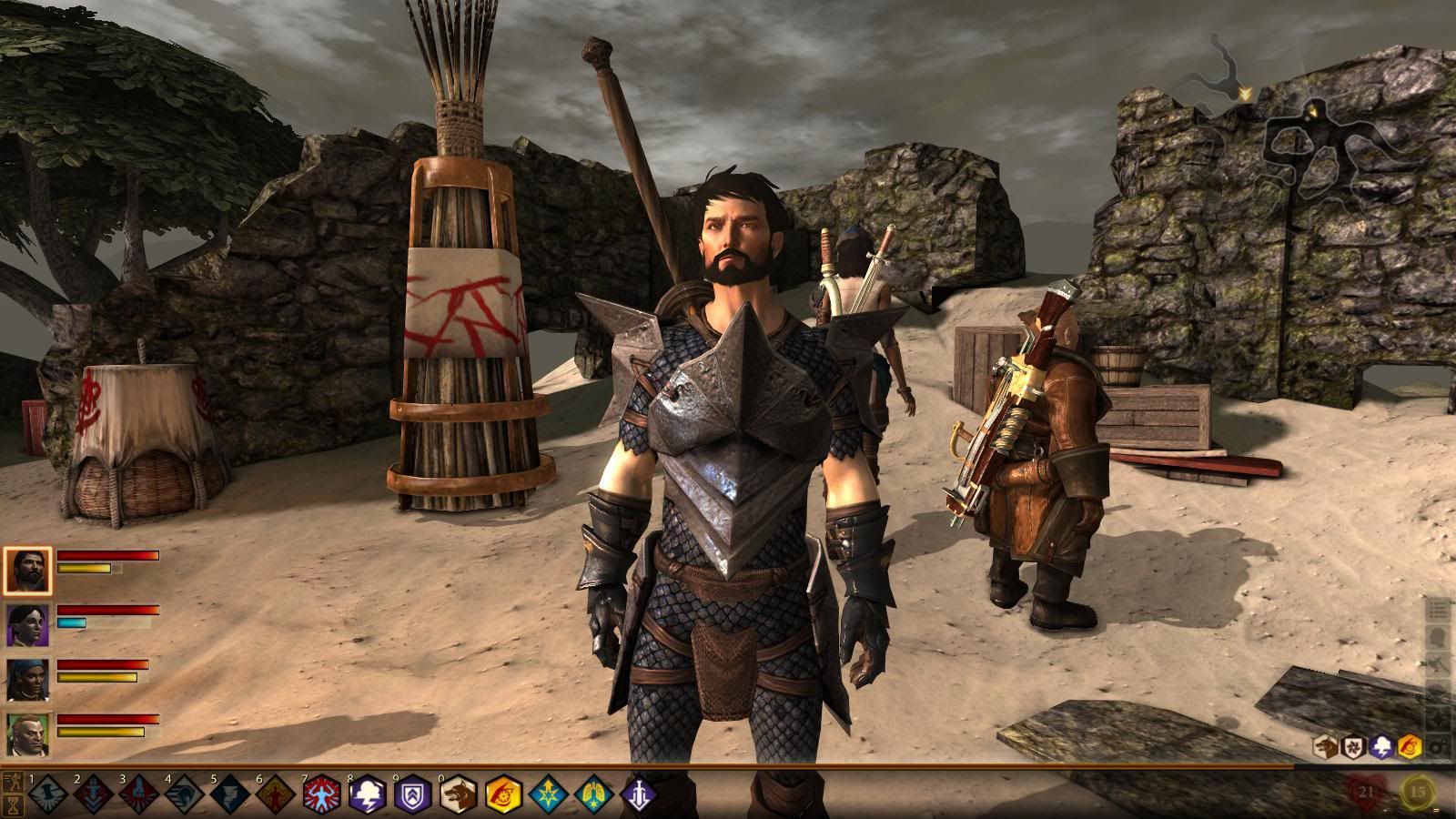
Task: Use the helmet ability in slot 4
Action: (184, 794)
